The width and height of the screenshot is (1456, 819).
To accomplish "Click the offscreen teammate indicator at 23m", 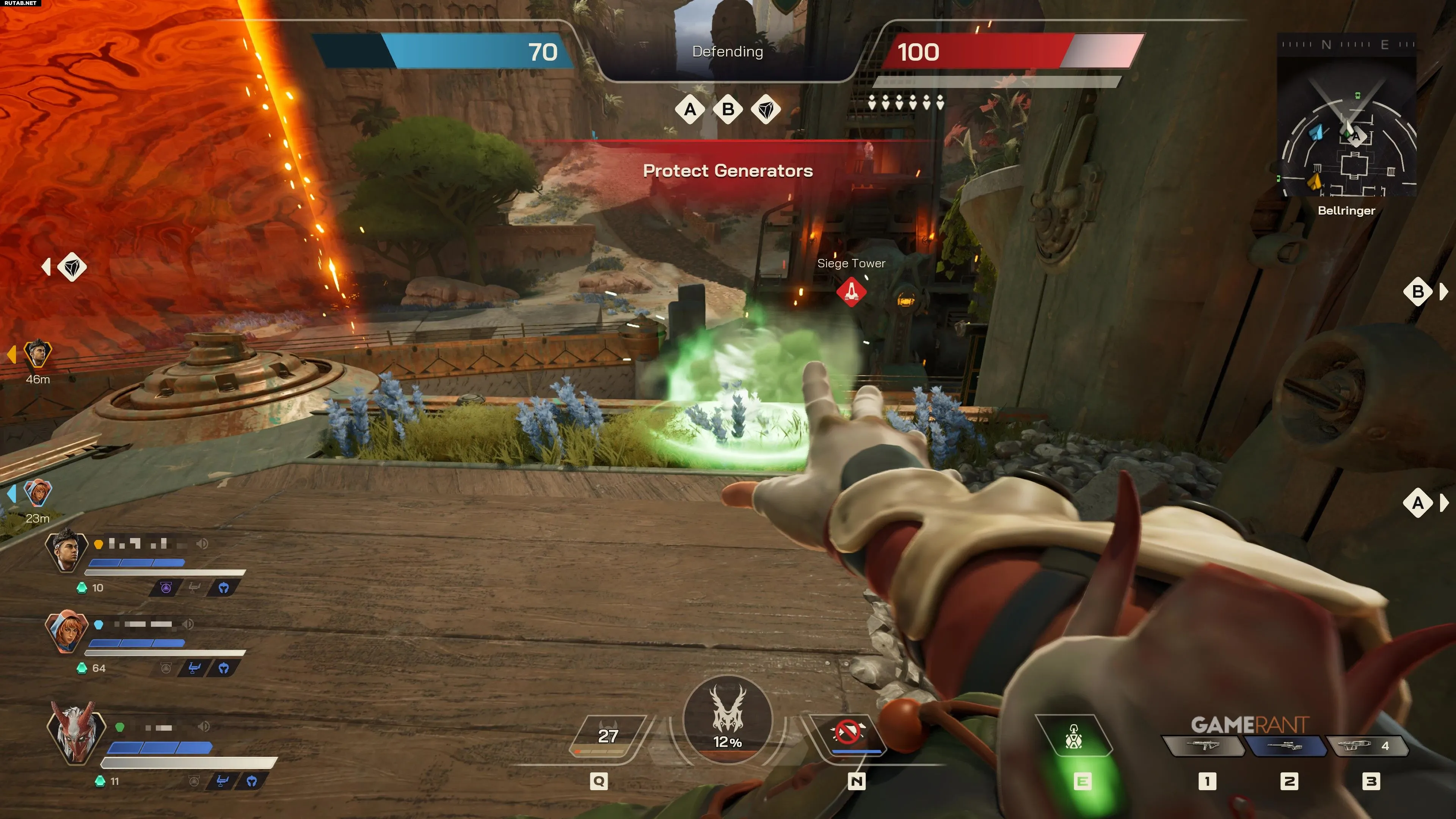I will point(38,493).
